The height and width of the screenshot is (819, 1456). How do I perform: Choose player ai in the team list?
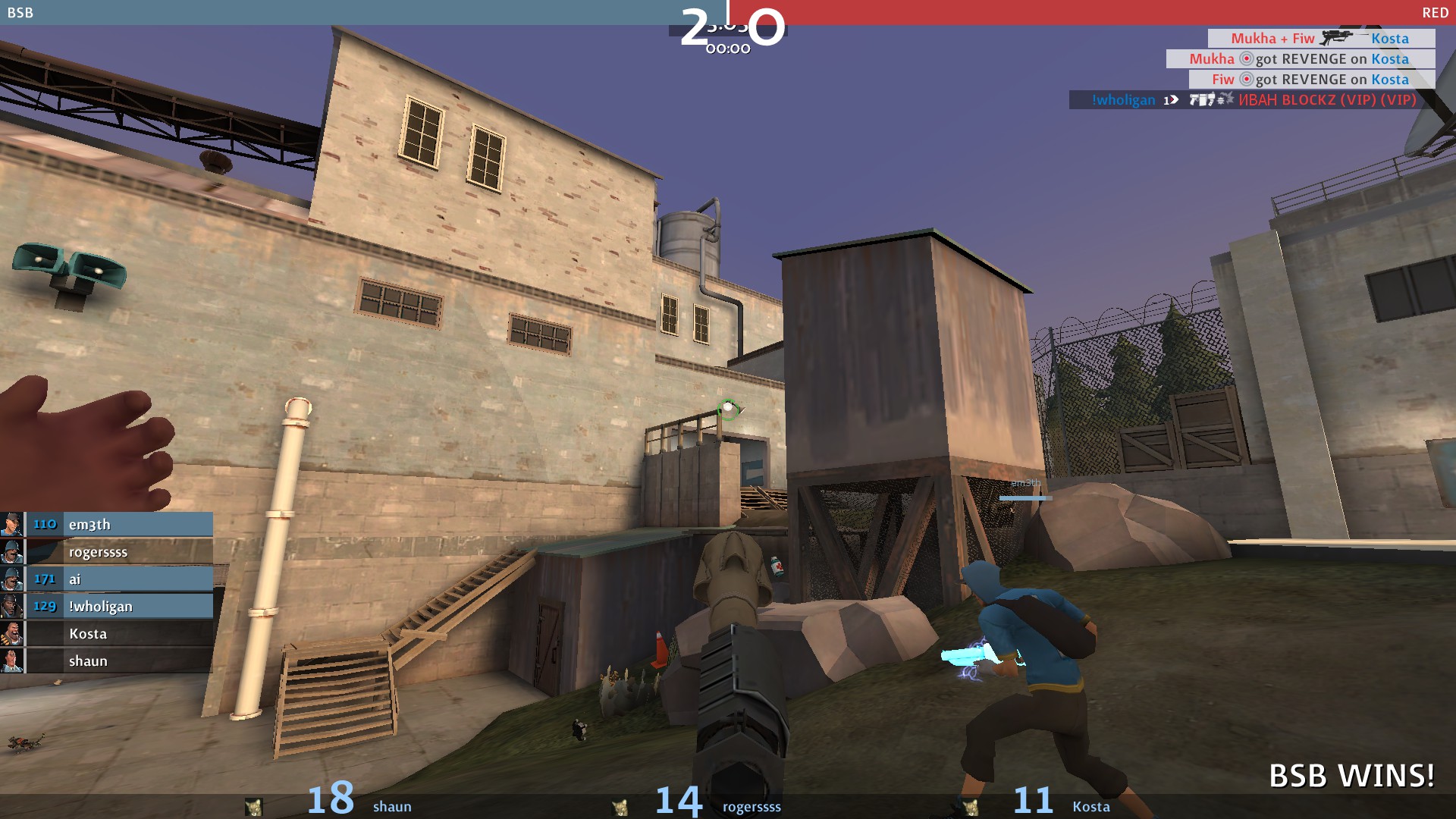pyautogui.click(x=106, y=579)
